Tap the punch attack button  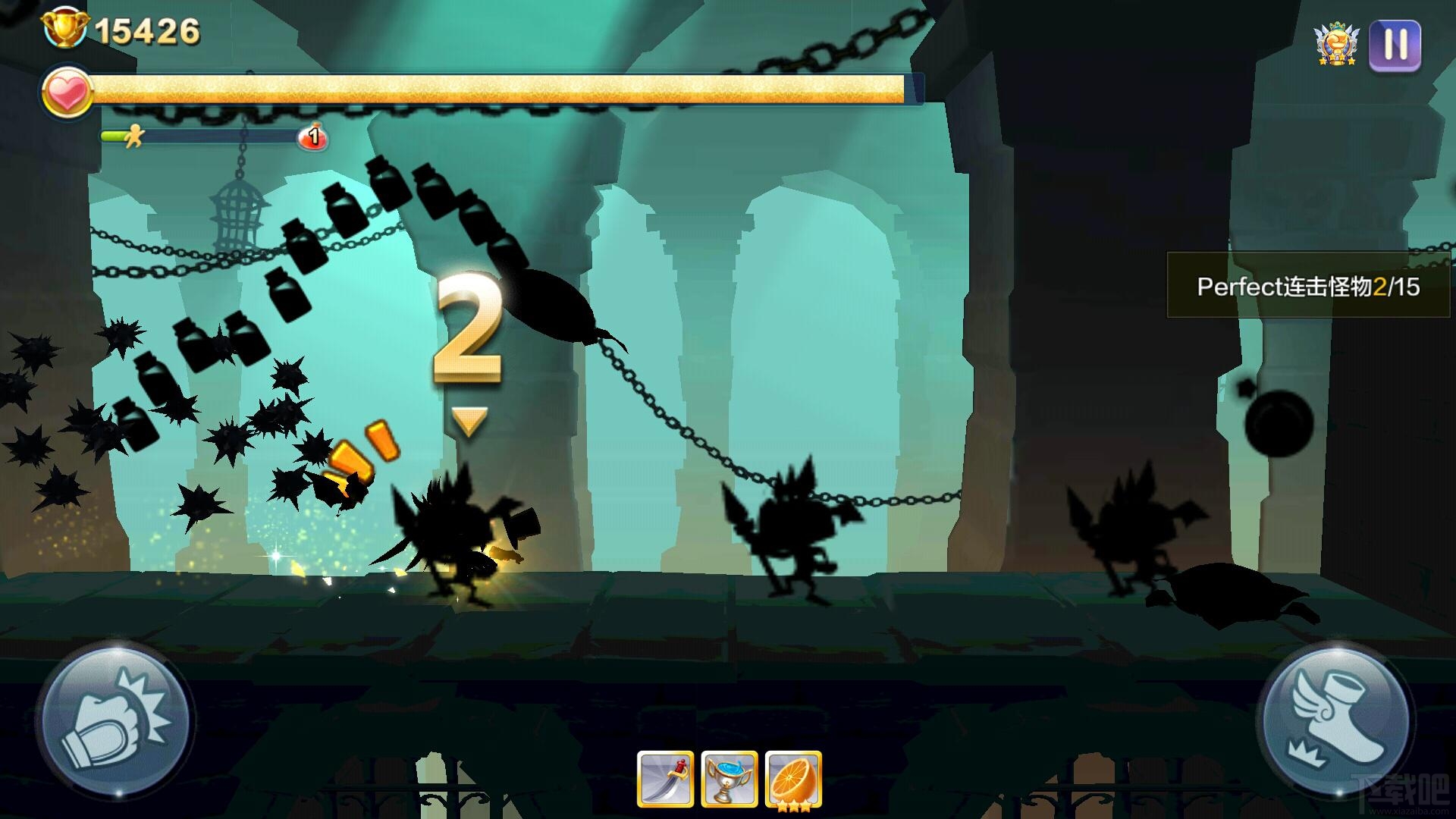point(115,720)
